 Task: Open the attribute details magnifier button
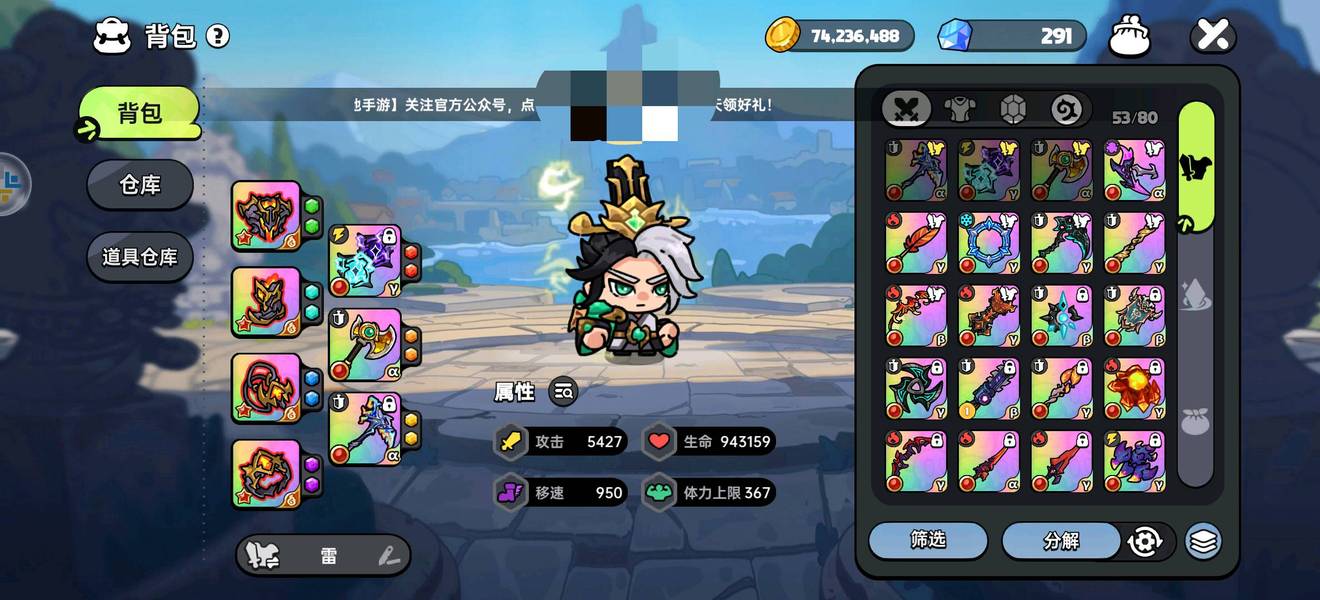(x=564, y=392)
